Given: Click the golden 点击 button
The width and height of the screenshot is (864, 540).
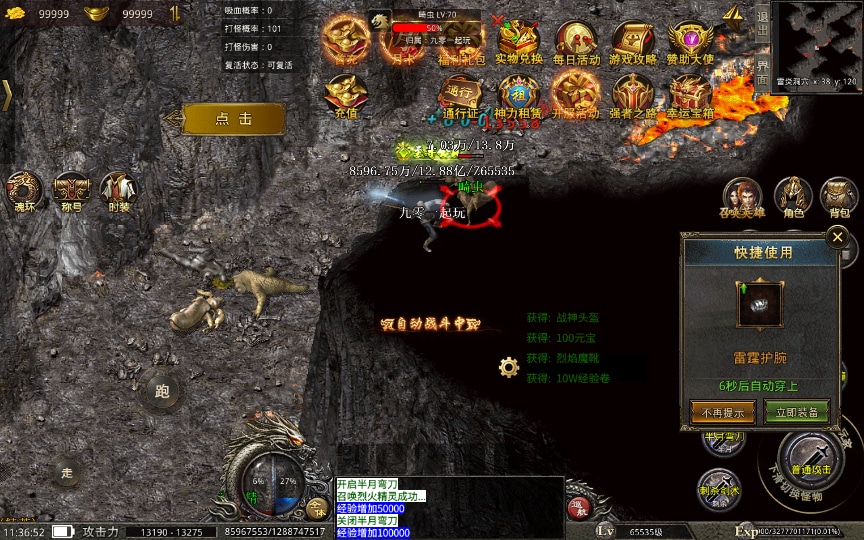Looking at the screenshot, I should click(x=234, y=118).
